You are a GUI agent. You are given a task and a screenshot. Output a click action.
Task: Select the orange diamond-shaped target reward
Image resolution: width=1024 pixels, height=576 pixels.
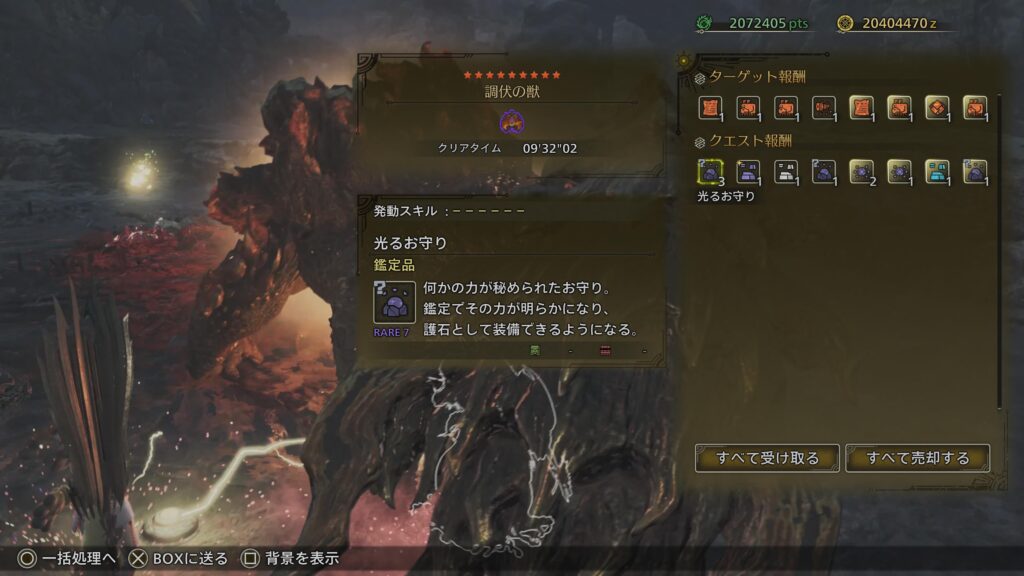click(x=937, y=108)
